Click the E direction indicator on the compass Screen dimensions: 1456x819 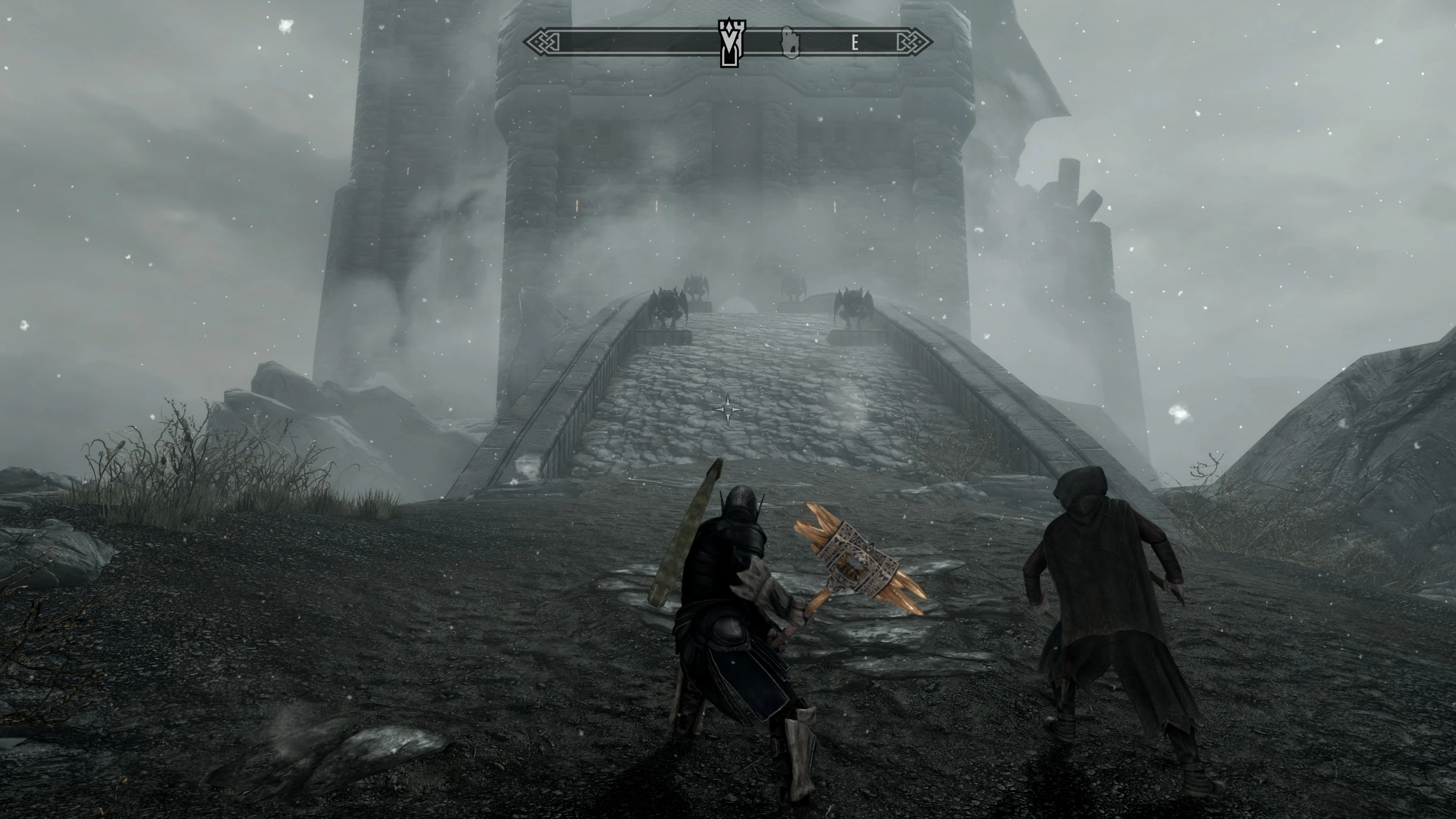[x=855, y=42]
